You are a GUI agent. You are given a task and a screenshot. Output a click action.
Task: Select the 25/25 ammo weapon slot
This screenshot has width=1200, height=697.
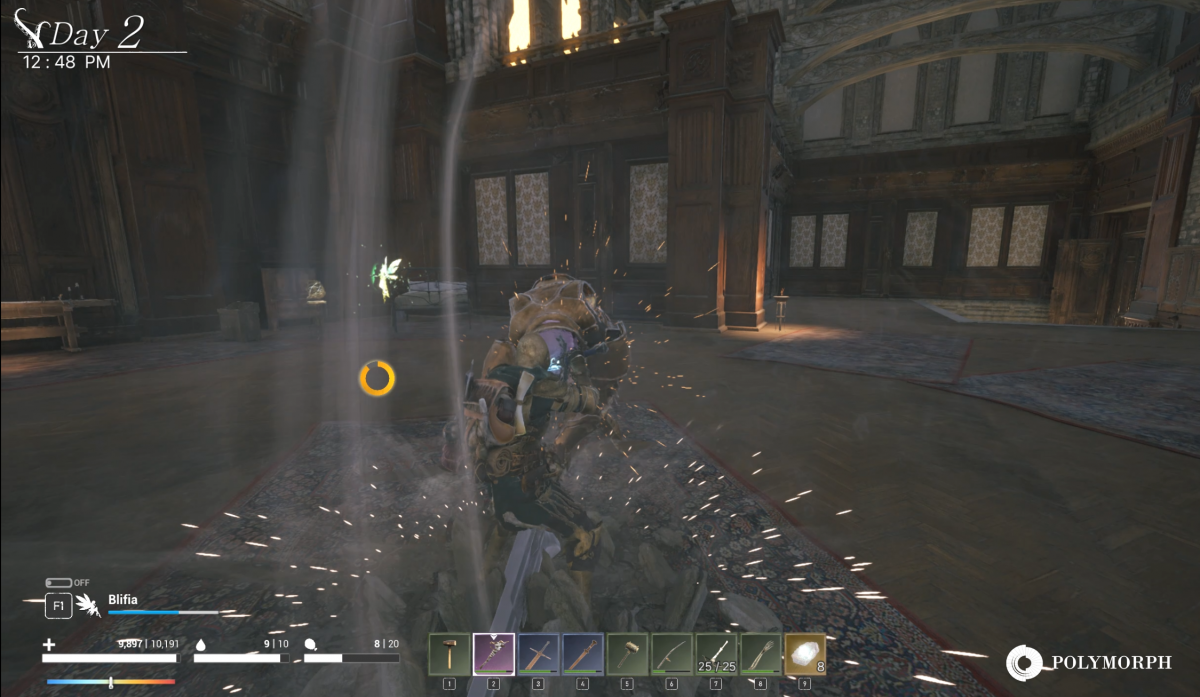716,655
